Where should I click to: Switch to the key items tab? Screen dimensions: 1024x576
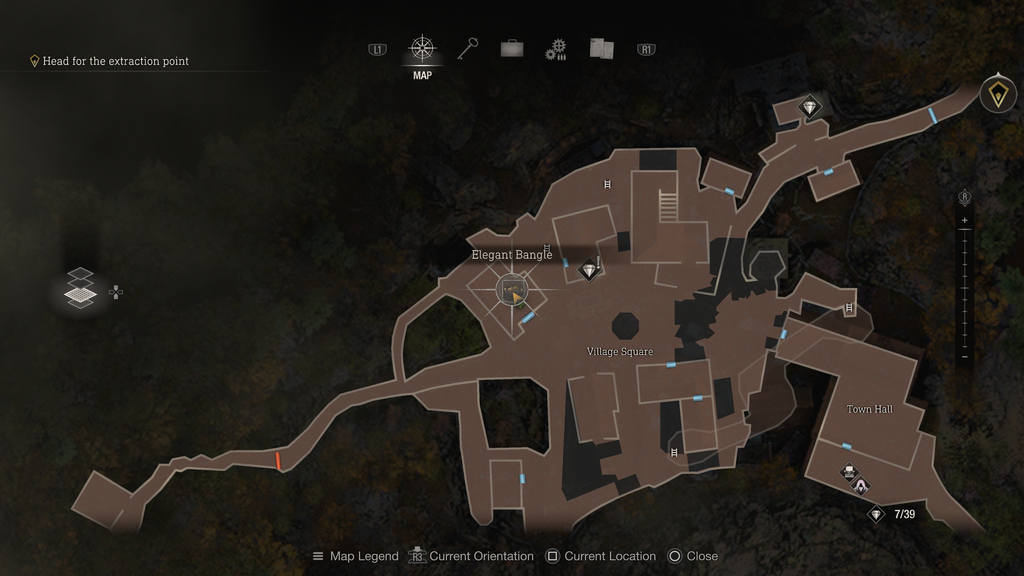point(468,48)
